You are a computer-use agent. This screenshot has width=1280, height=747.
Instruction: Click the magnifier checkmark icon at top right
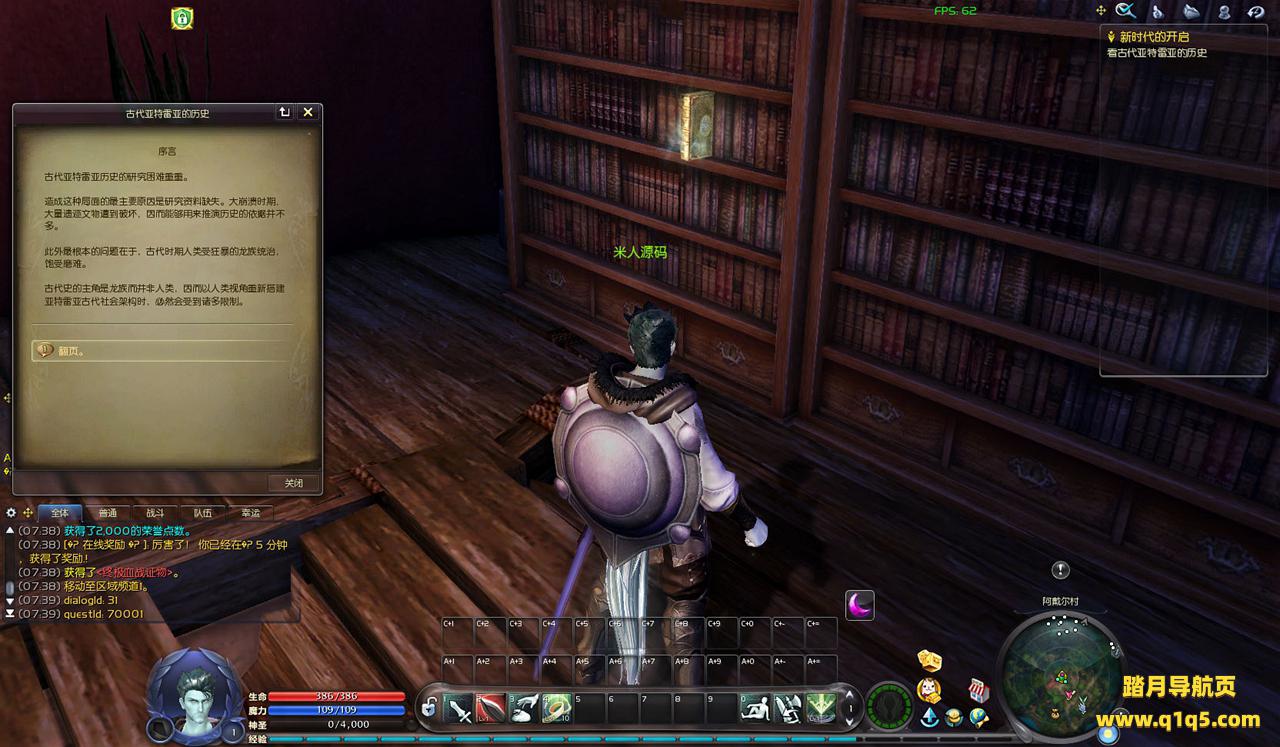[1127, 11]
